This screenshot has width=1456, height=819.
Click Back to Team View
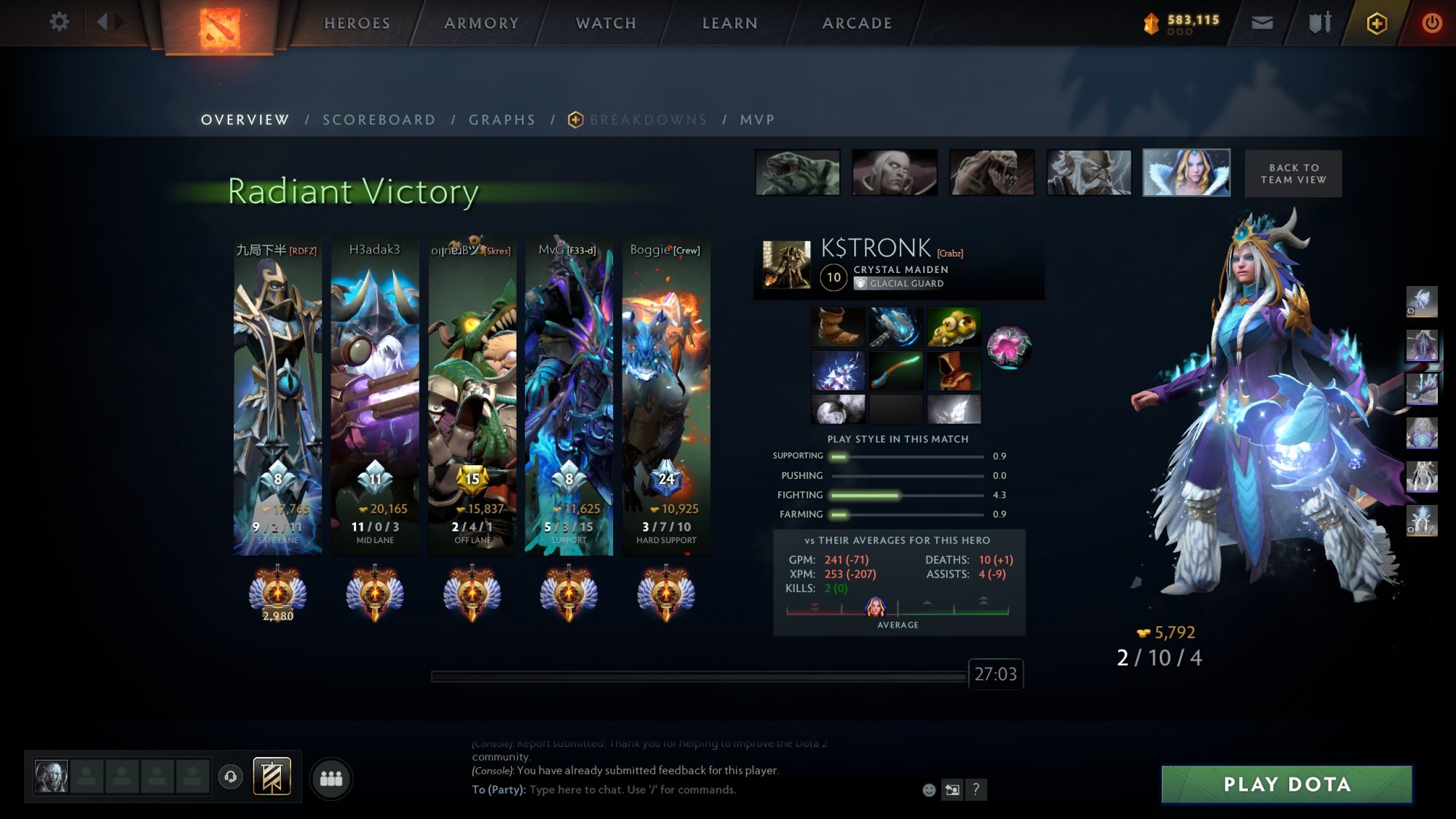coord(1293,173)
